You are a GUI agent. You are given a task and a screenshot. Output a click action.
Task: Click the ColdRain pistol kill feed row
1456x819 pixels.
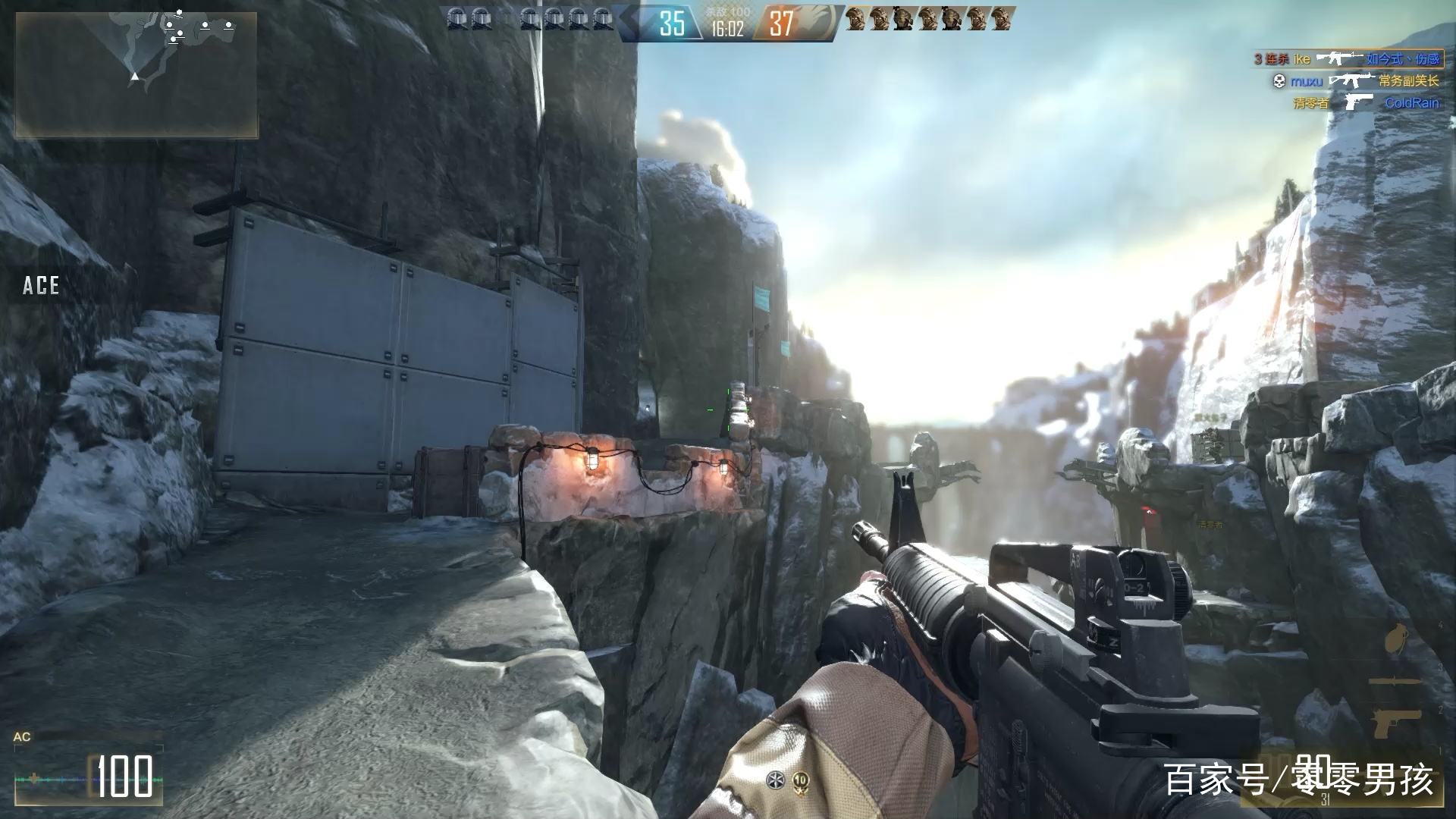pos(1365,102)
